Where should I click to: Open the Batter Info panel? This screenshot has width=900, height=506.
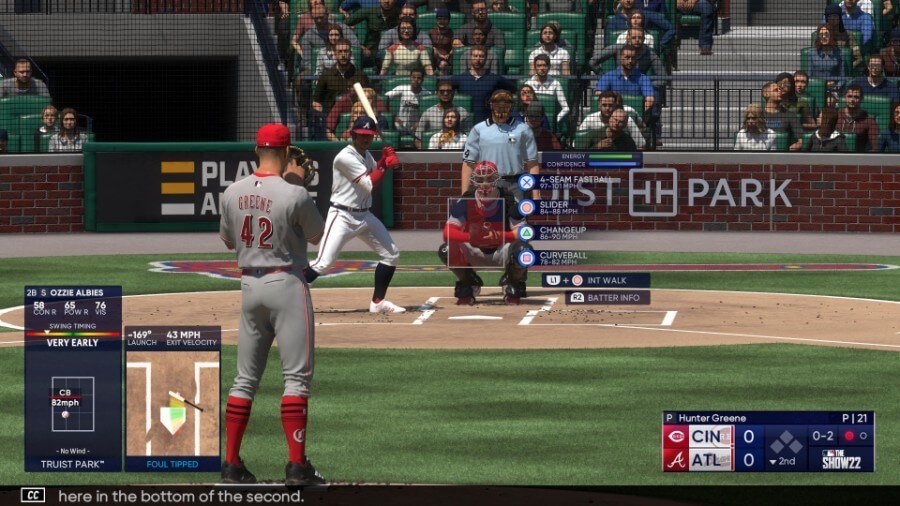click(x=607, y=298)
